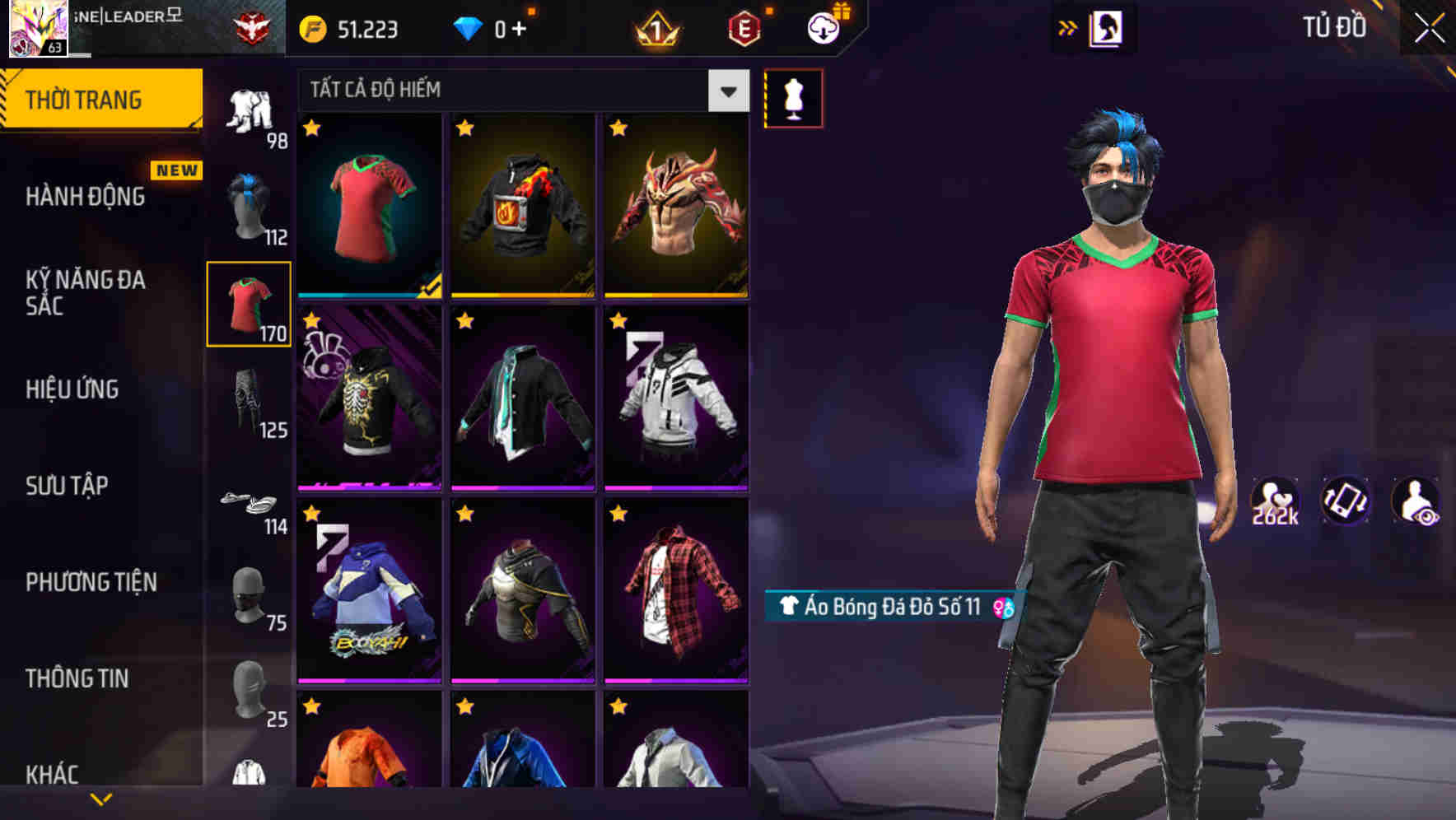Collapse the panel using the double-chevron arrows

tap(1068, 27)
